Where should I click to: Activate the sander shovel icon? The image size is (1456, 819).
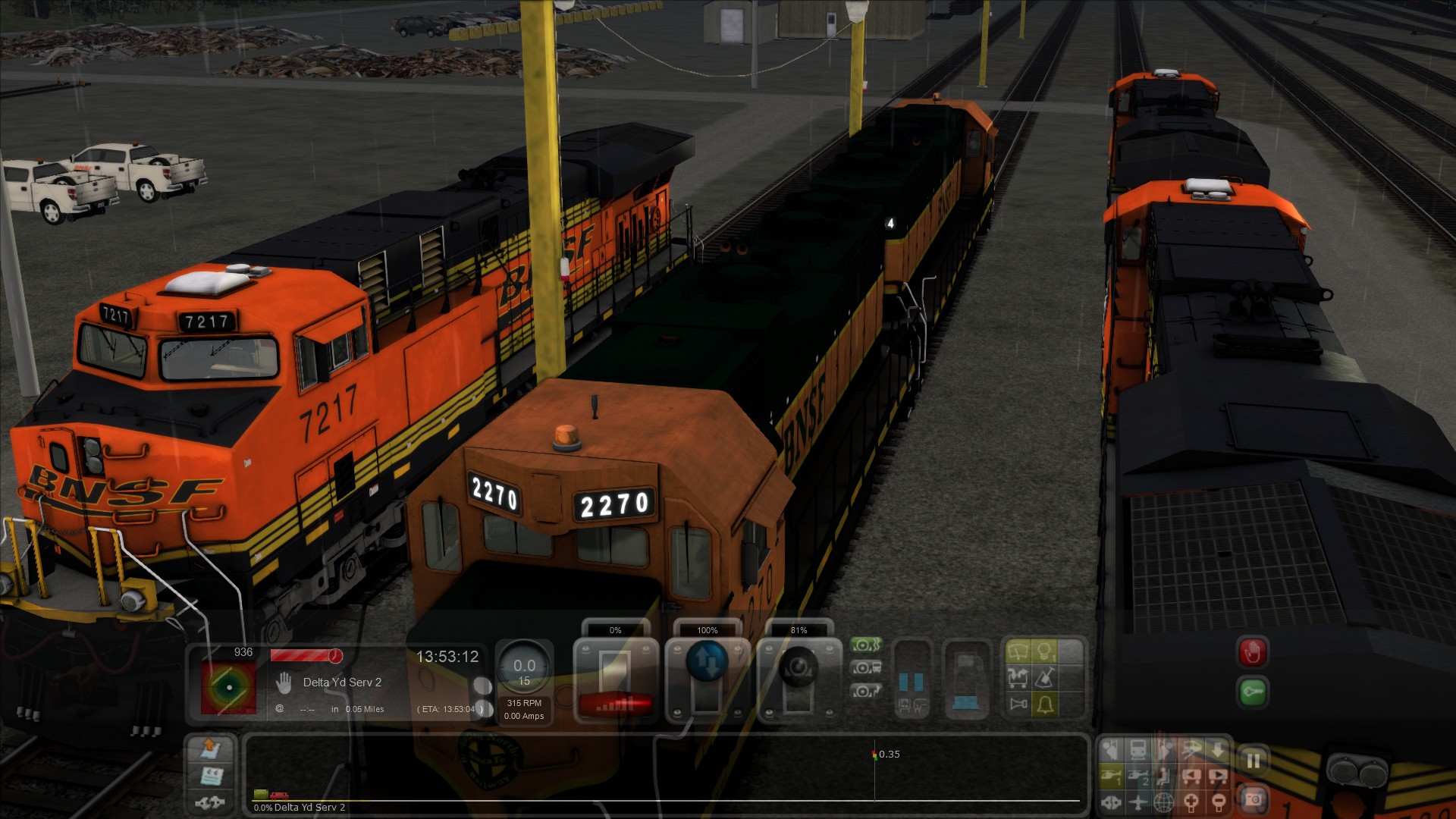click(1045, 678)
